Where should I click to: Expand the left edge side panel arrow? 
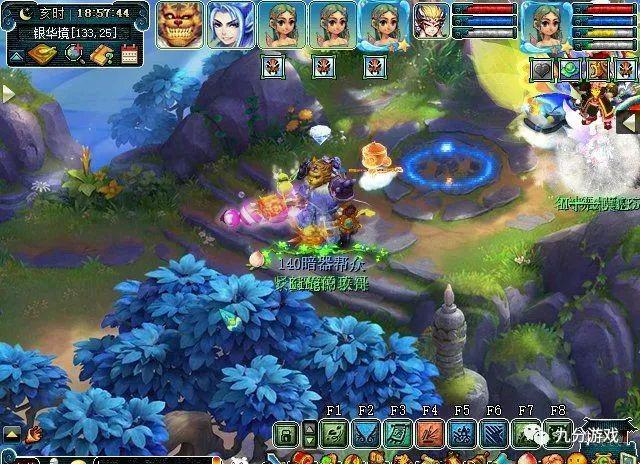7,93
